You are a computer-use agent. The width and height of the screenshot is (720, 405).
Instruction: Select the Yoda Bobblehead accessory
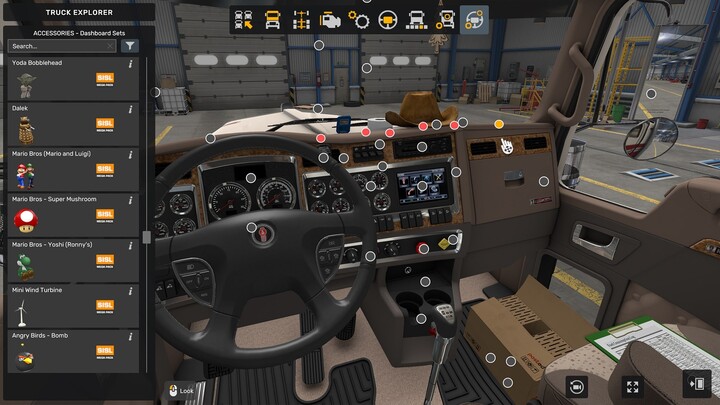pos(70,79)
